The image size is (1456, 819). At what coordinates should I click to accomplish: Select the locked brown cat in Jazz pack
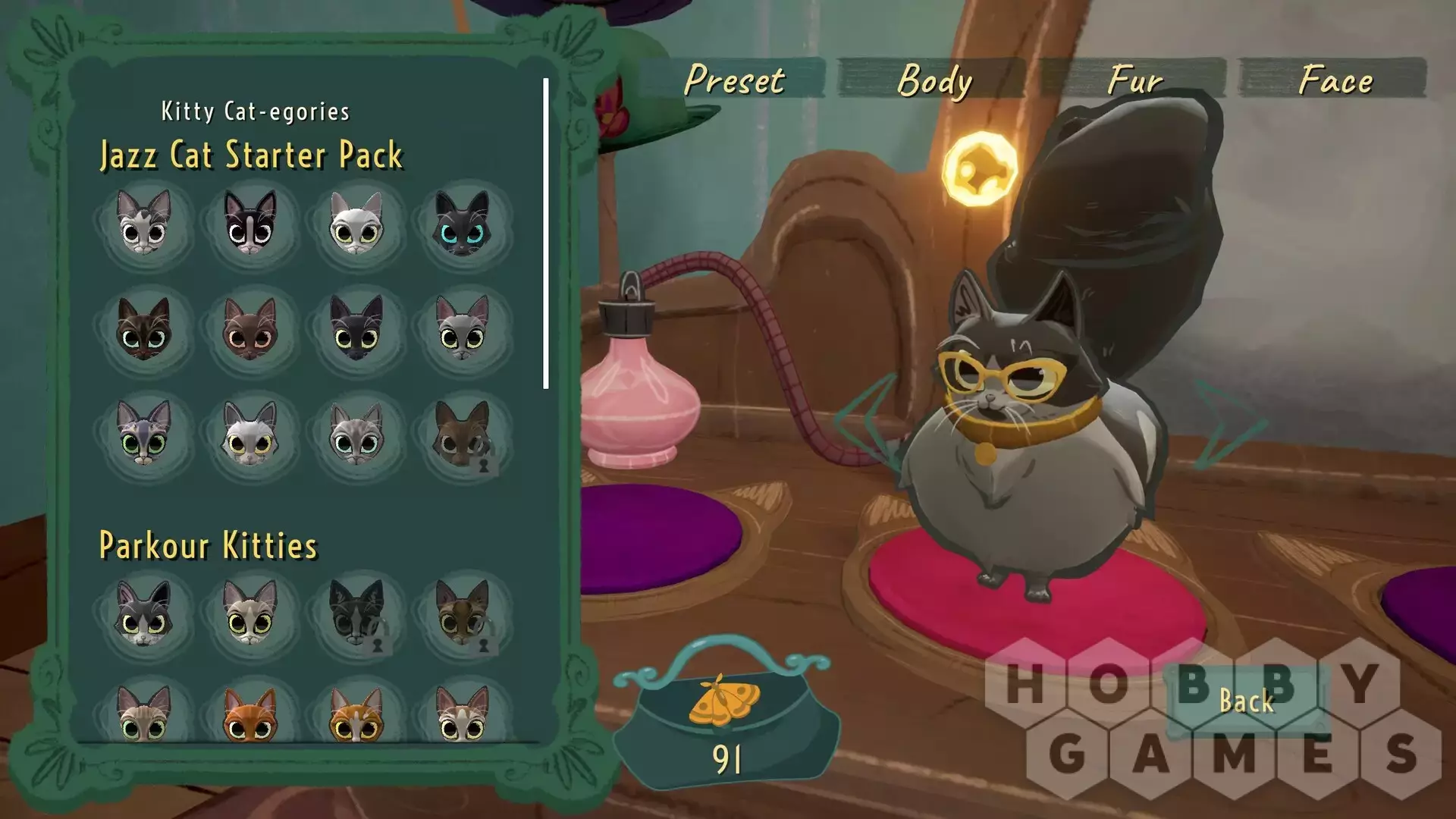tap(463, 435)
